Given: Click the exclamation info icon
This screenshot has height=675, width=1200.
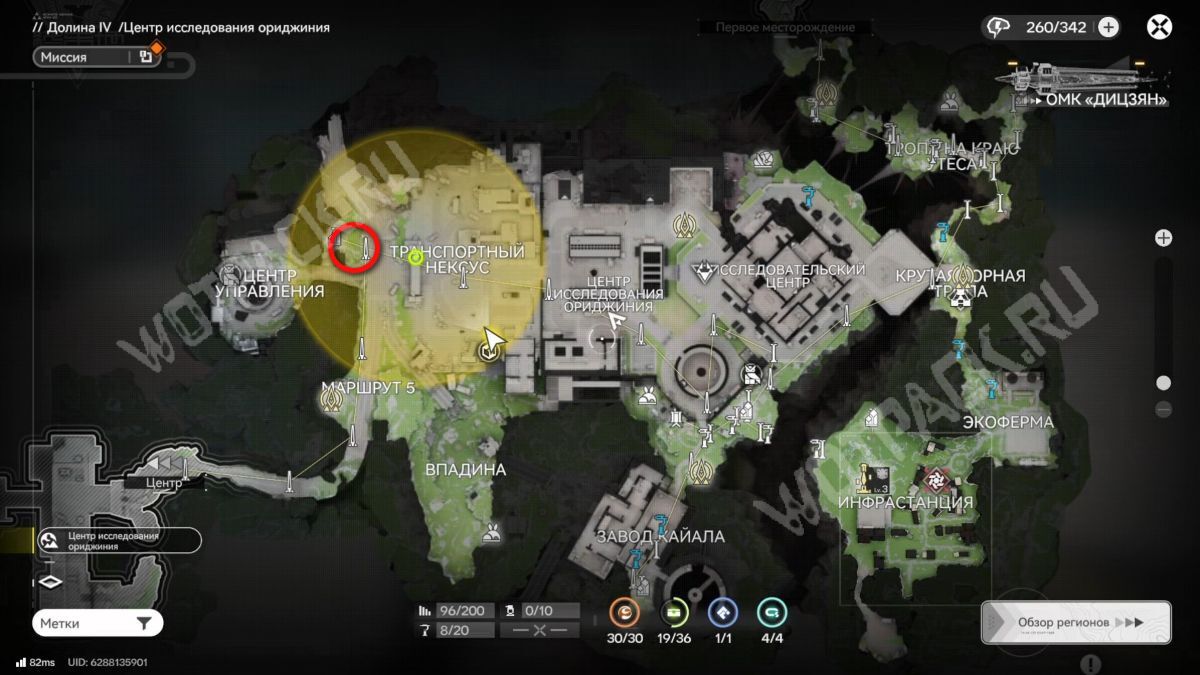Looking at the screenshot, I should 1091,664.
